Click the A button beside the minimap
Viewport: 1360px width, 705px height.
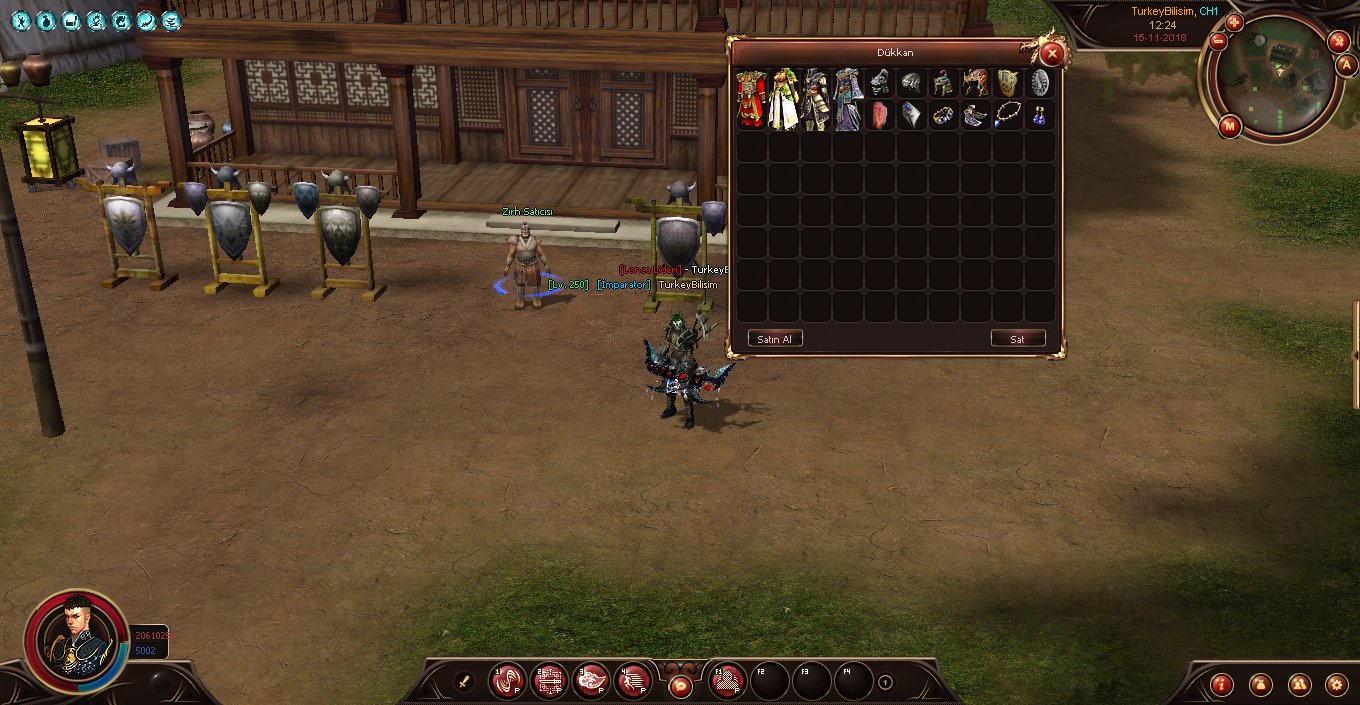coord(1346,65)
